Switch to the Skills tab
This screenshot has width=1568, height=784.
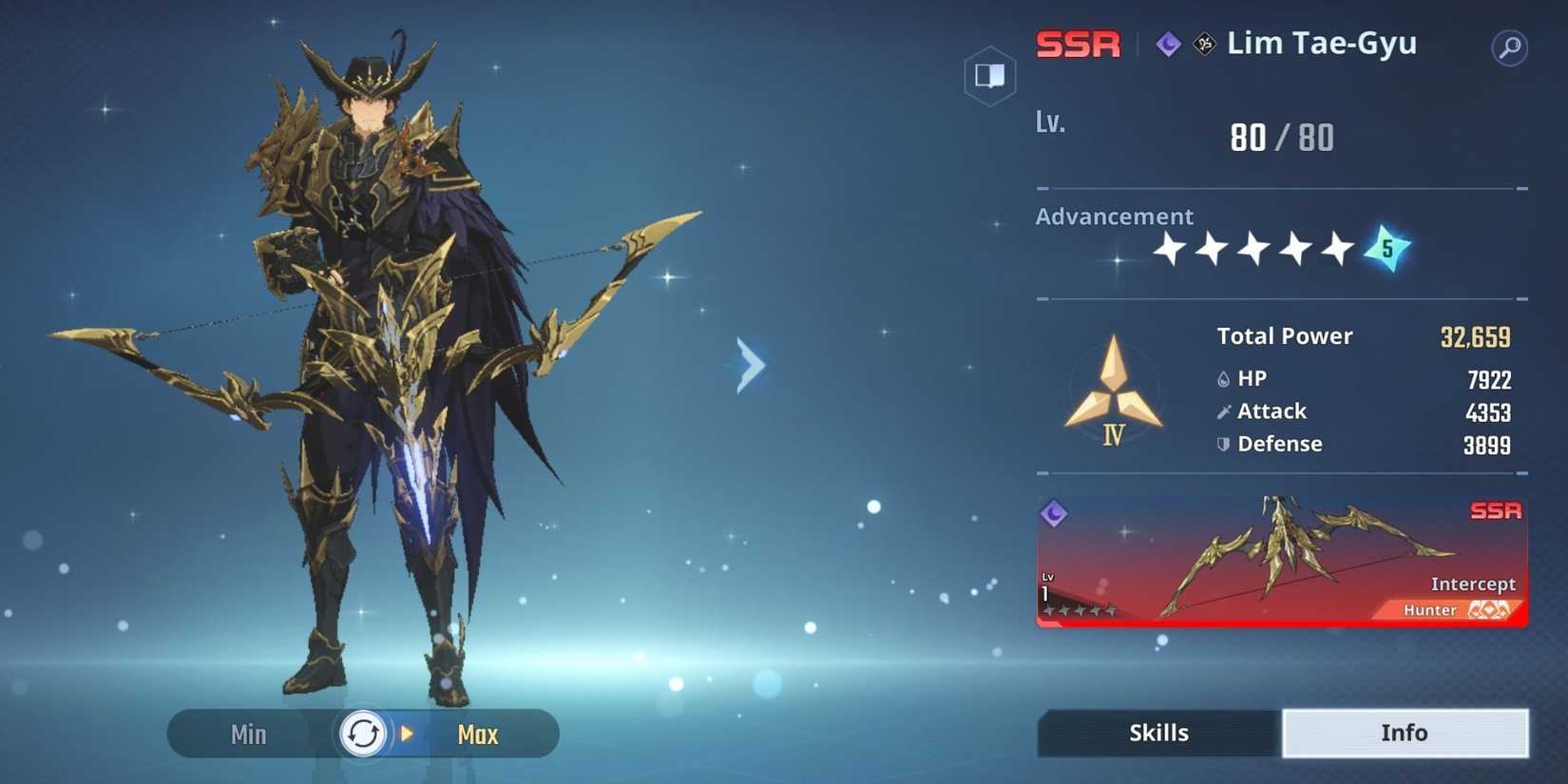(1157, 732)
